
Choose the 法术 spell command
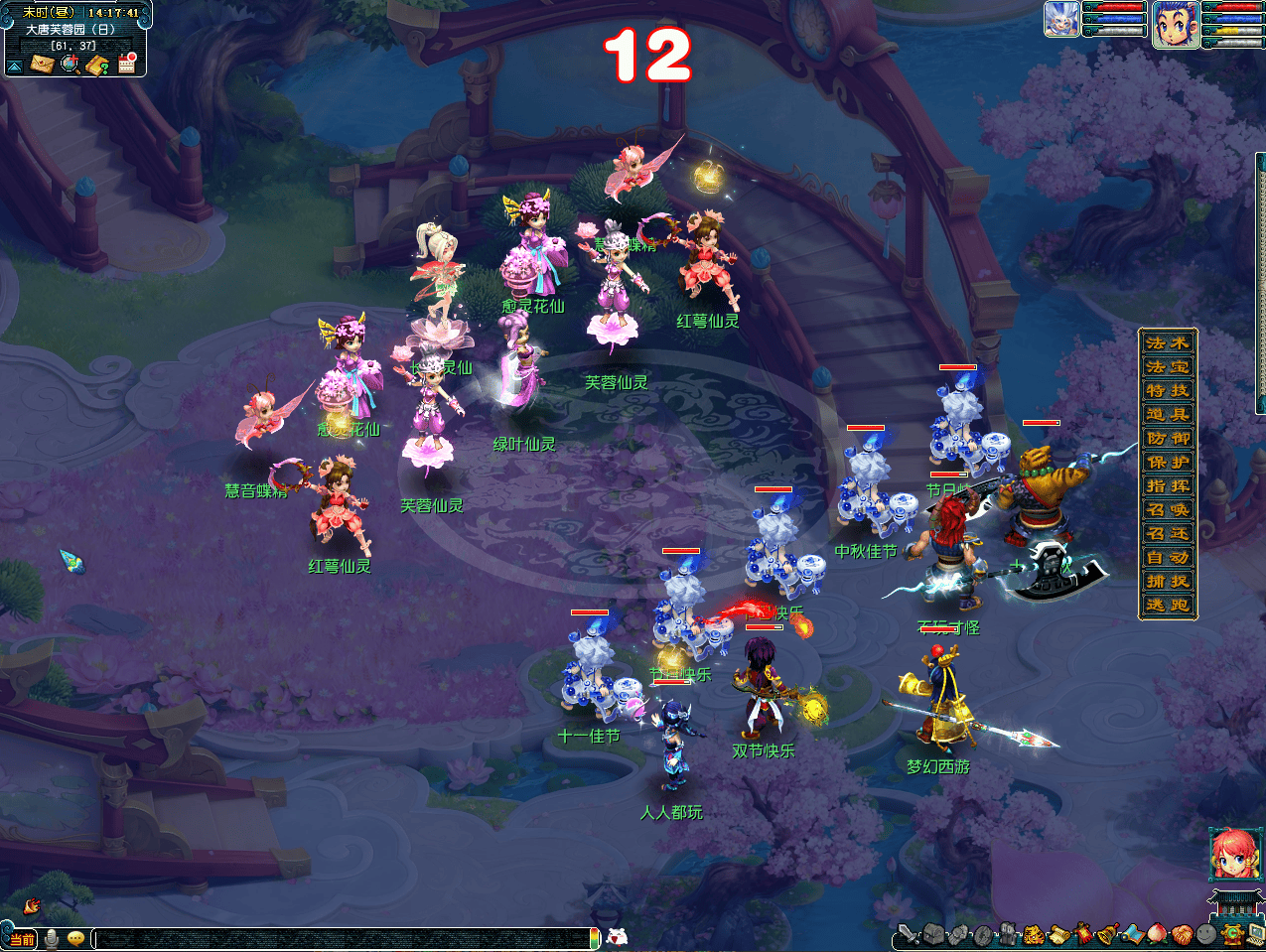1168,342
